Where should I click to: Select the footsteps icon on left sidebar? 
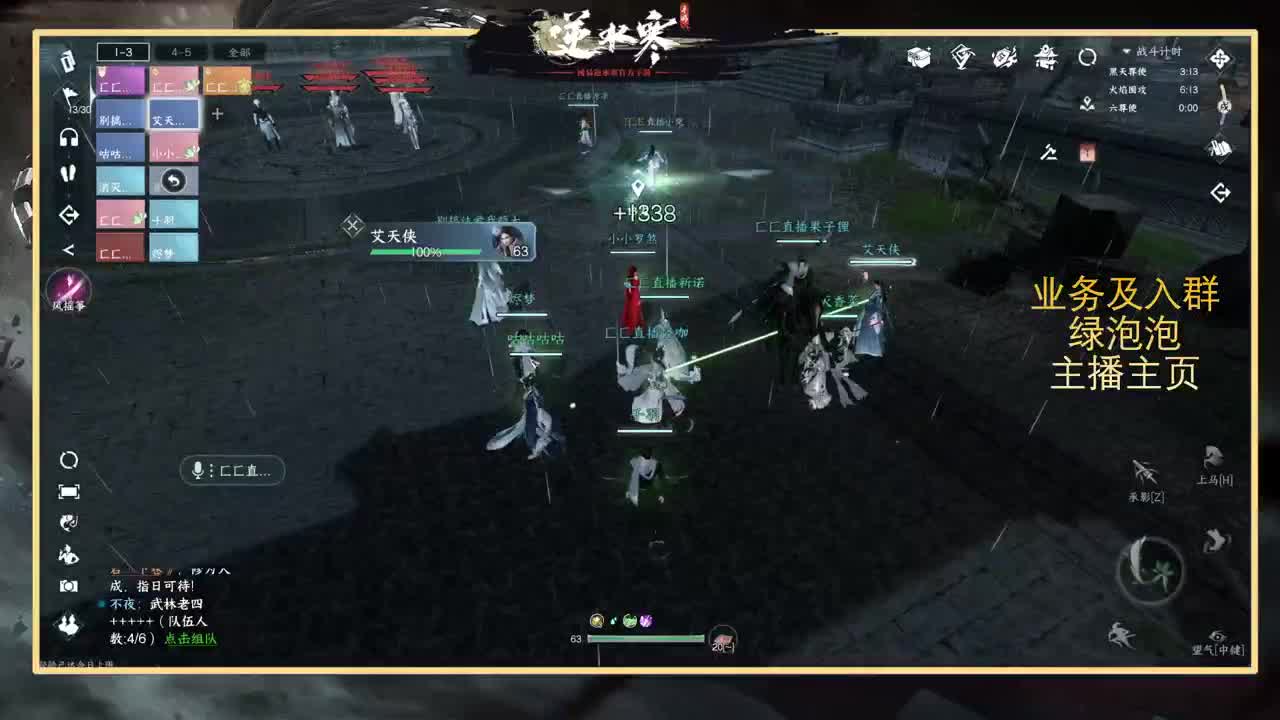click(69, 172)
